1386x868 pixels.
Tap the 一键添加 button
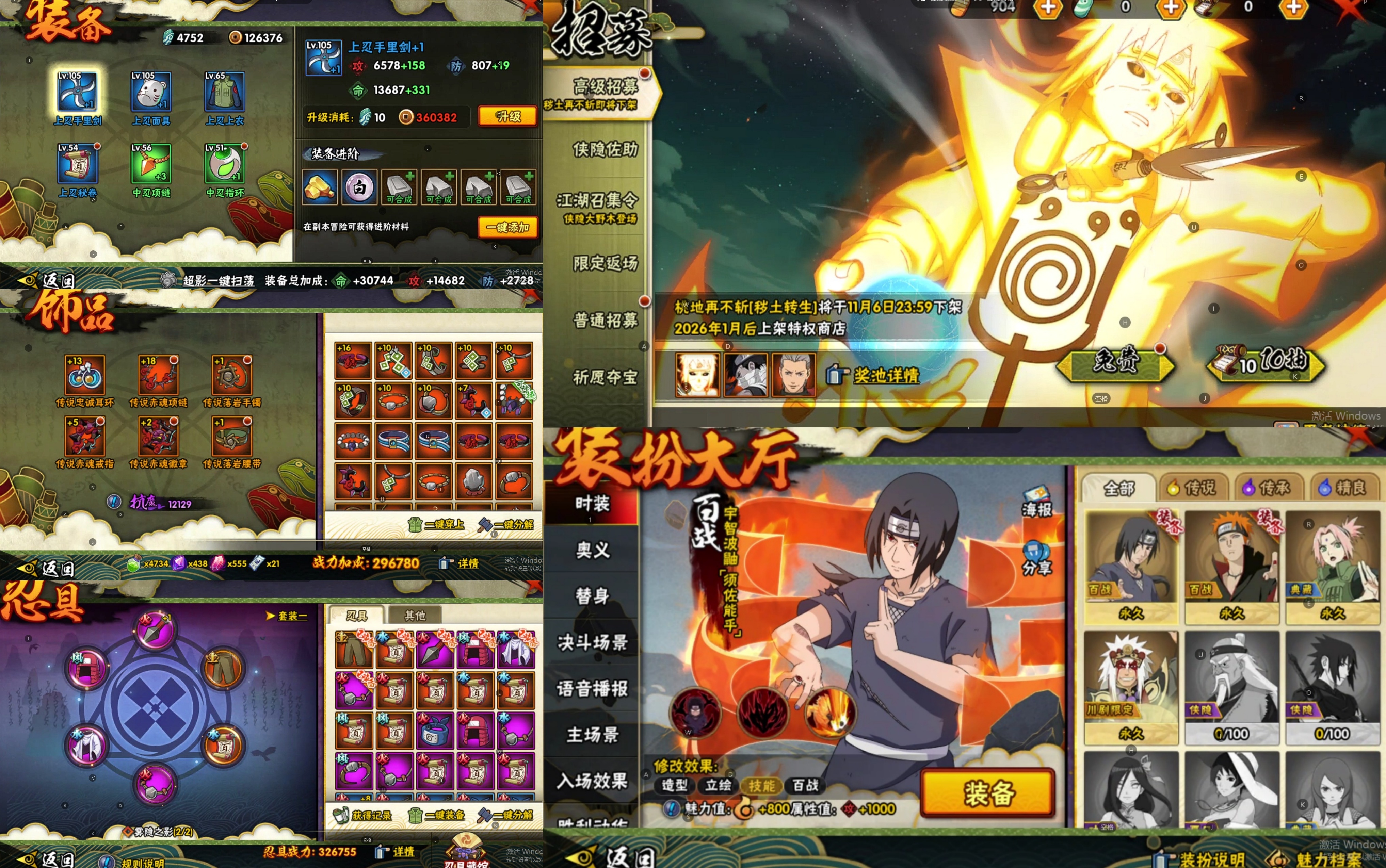click(x=507, y=227)
